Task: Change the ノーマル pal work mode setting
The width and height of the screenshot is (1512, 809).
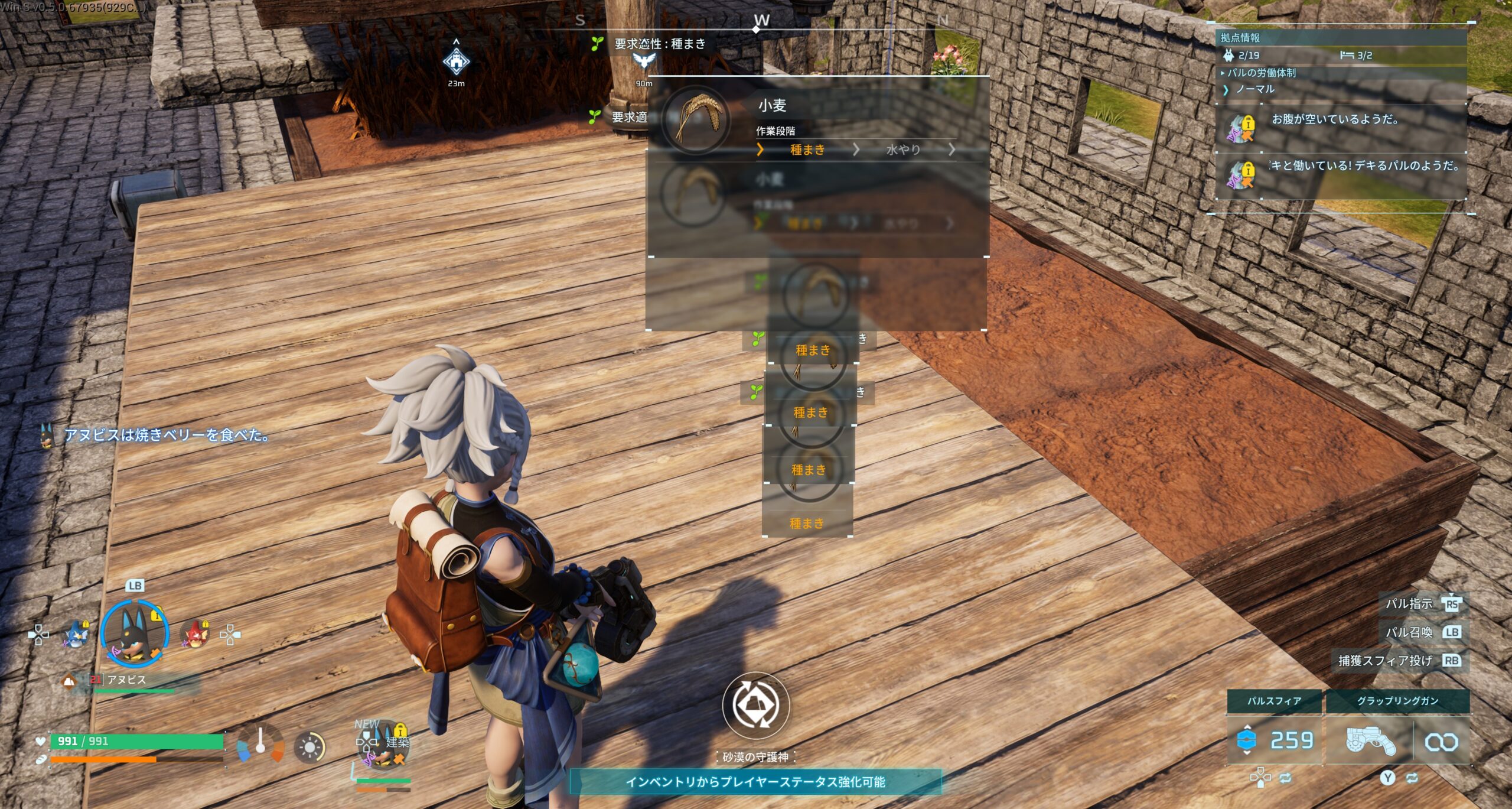Action: click(1254, 89)
